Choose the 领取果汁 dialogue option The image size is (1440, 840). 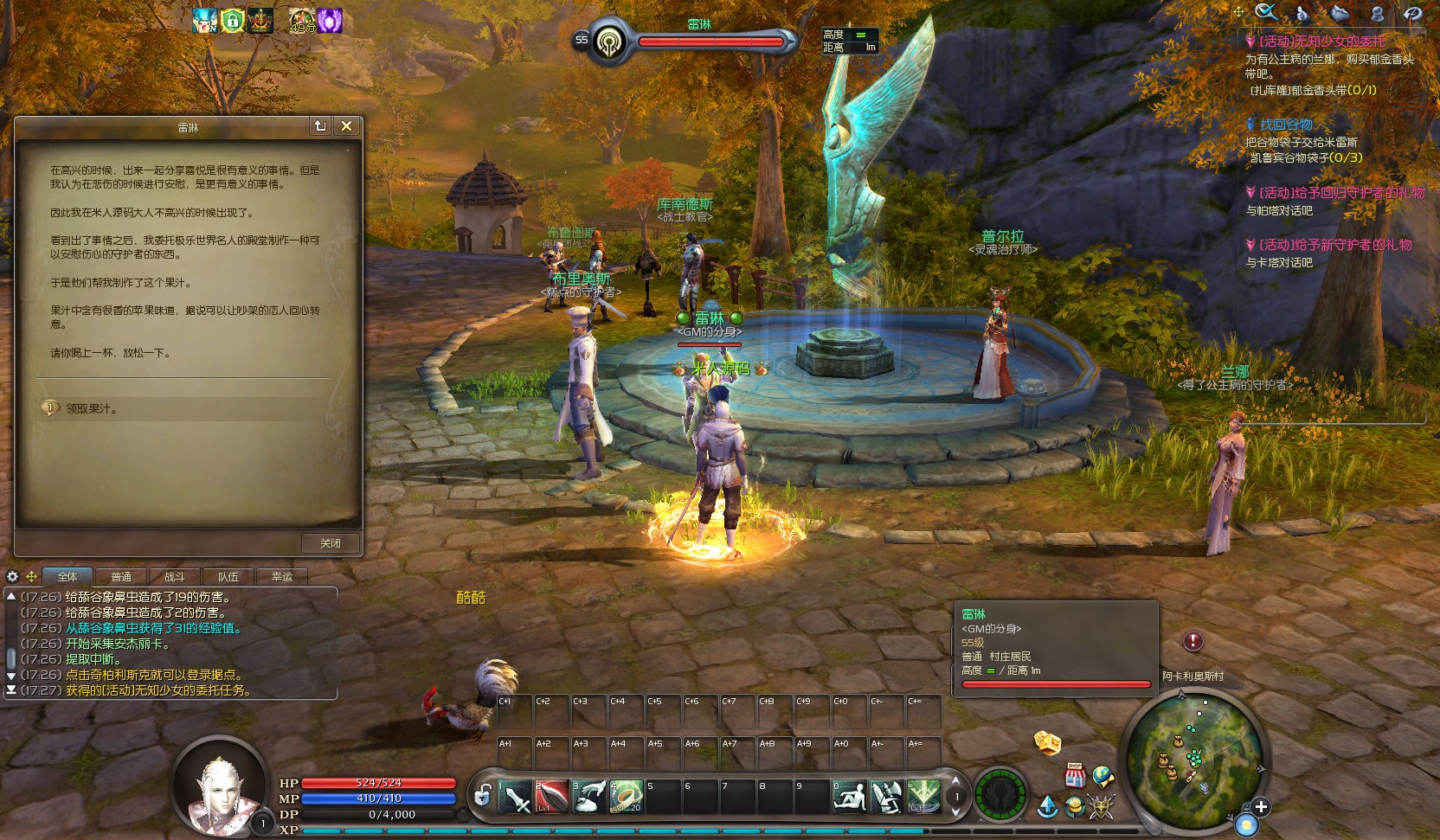pyautogui.click(x=92, y=408)
